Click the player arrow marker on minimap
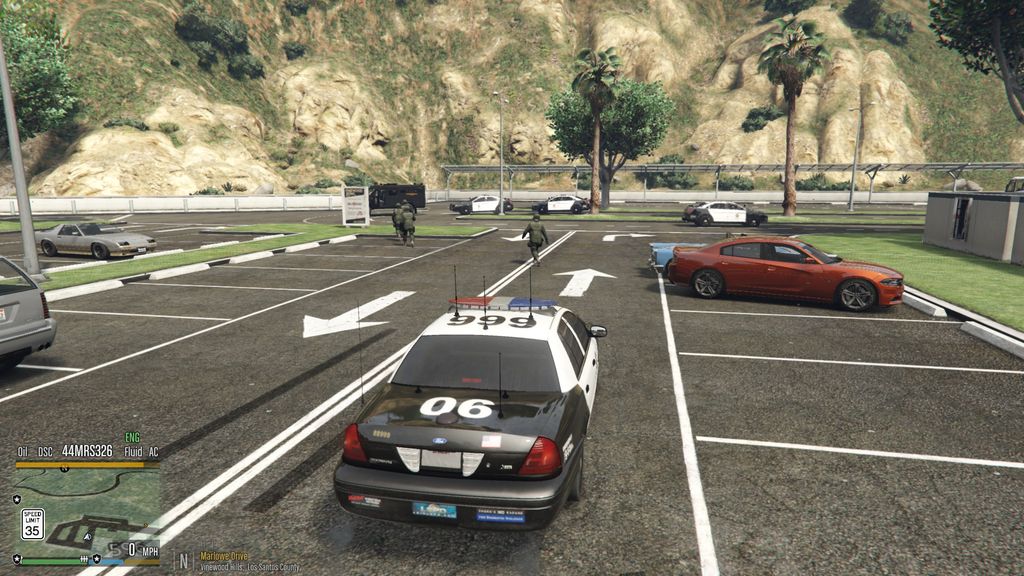 tap(87, 536)
